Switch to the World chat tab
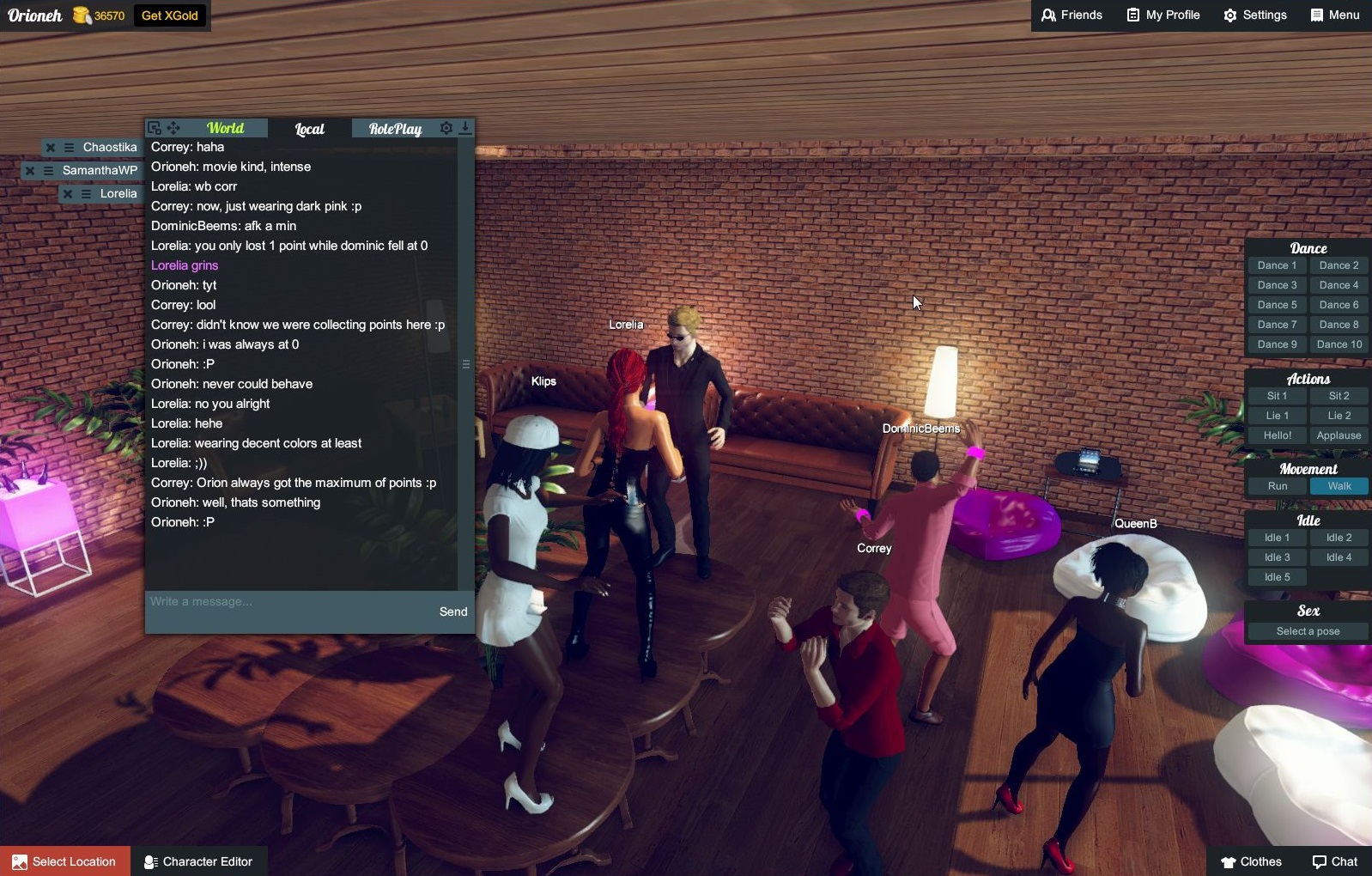This screenshot has width=1372, height=876. click(225, 127)
